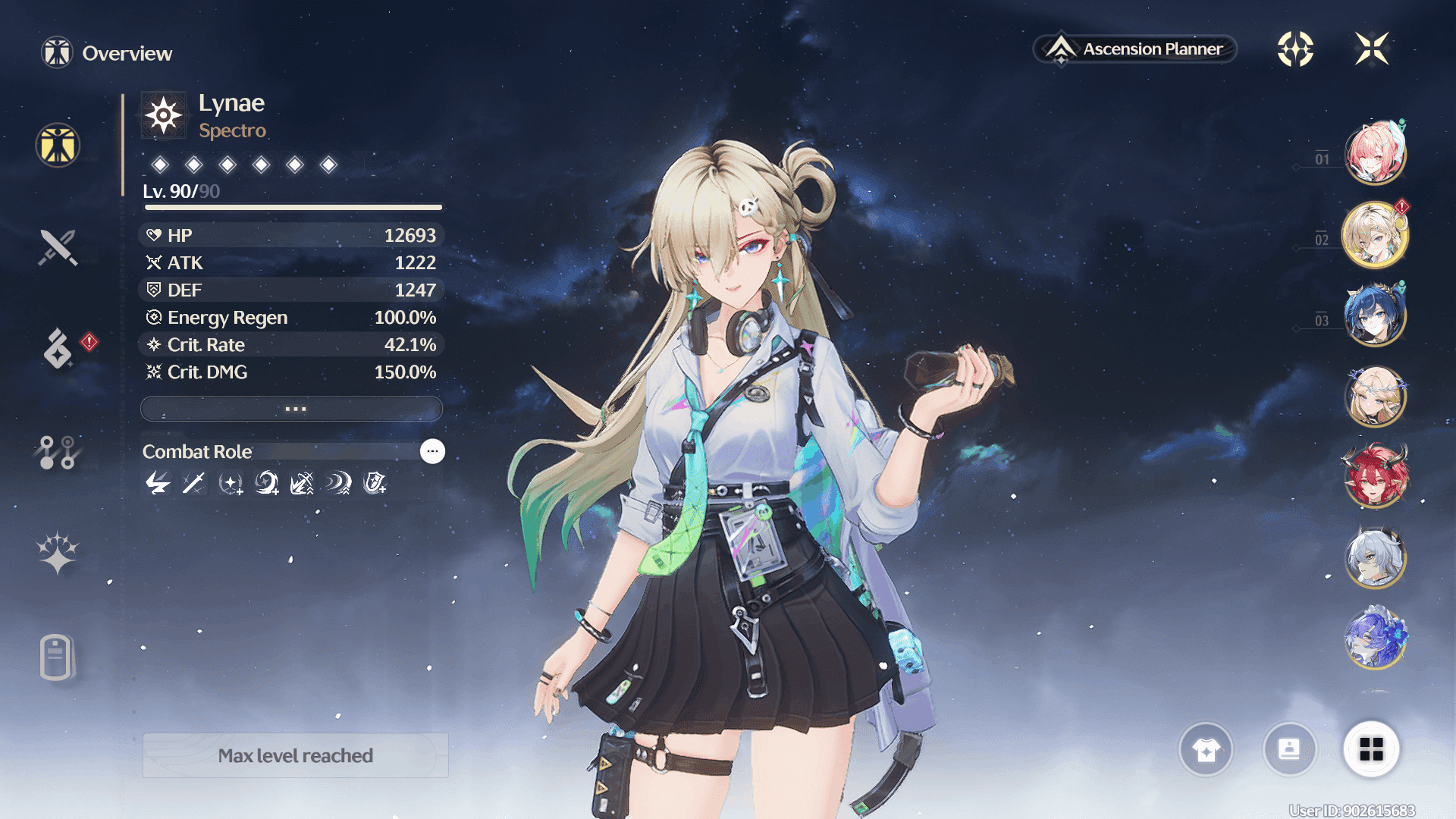This screenshot has height=819, width=1456.
Task: Open the resonance chain star tab
Action: click(x=58, y=553)
